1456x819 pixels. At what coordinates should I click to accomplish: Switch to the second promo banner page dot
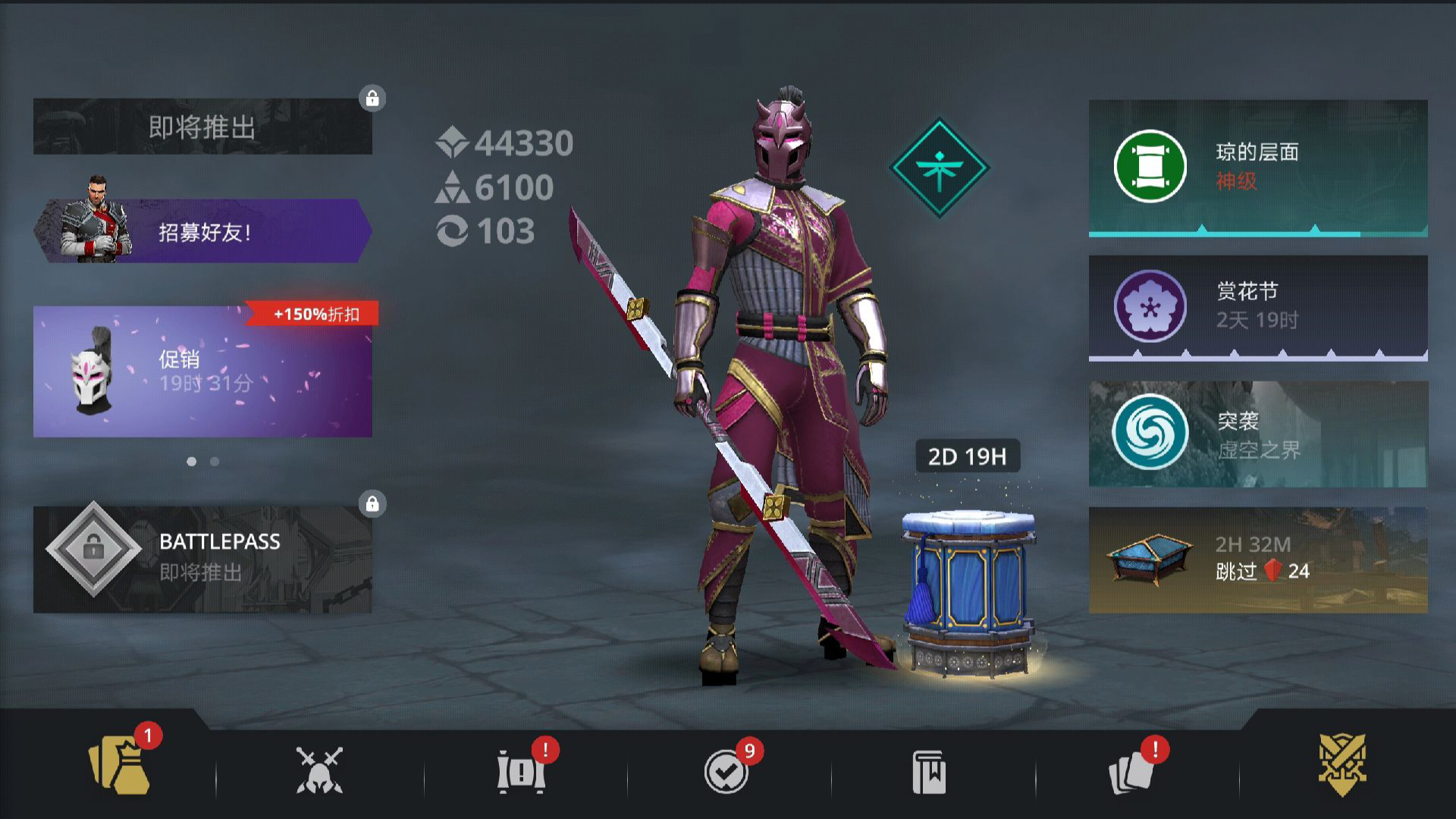tap(215, 461)
